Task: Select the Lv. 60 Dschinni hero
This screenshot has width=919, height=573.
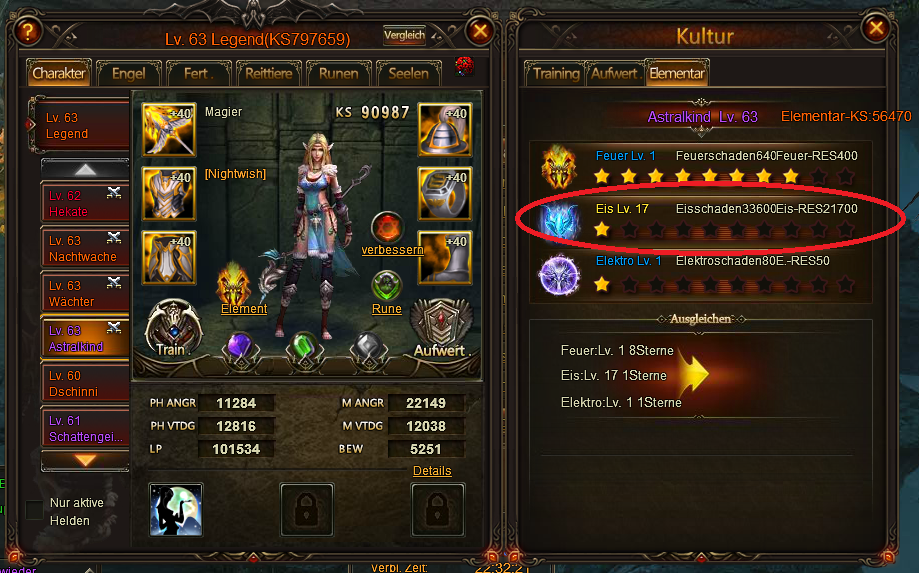Action: pos(85,384)
